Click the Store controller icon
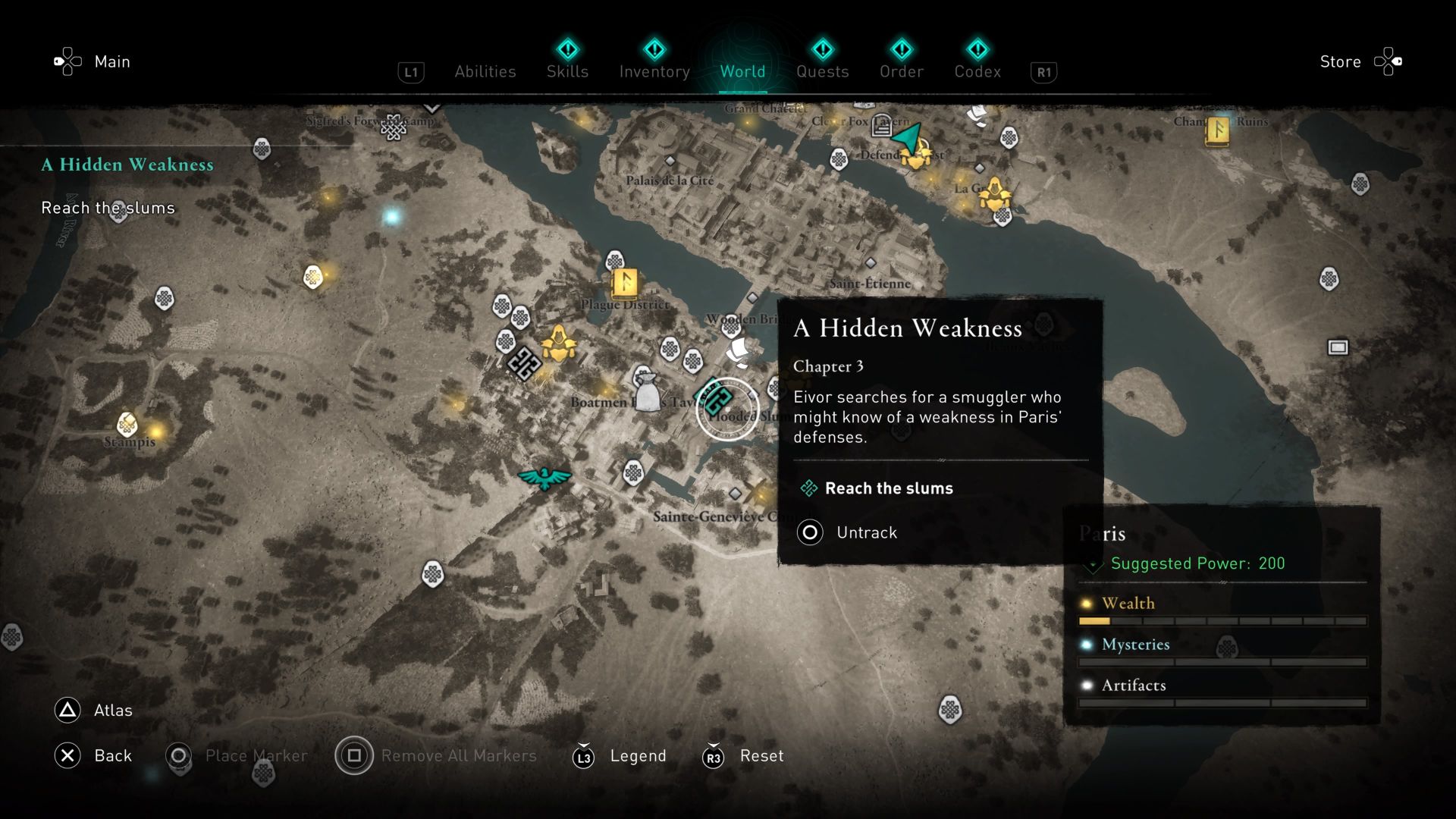This screenshot has width=1456, height=819. [1389, 61]
